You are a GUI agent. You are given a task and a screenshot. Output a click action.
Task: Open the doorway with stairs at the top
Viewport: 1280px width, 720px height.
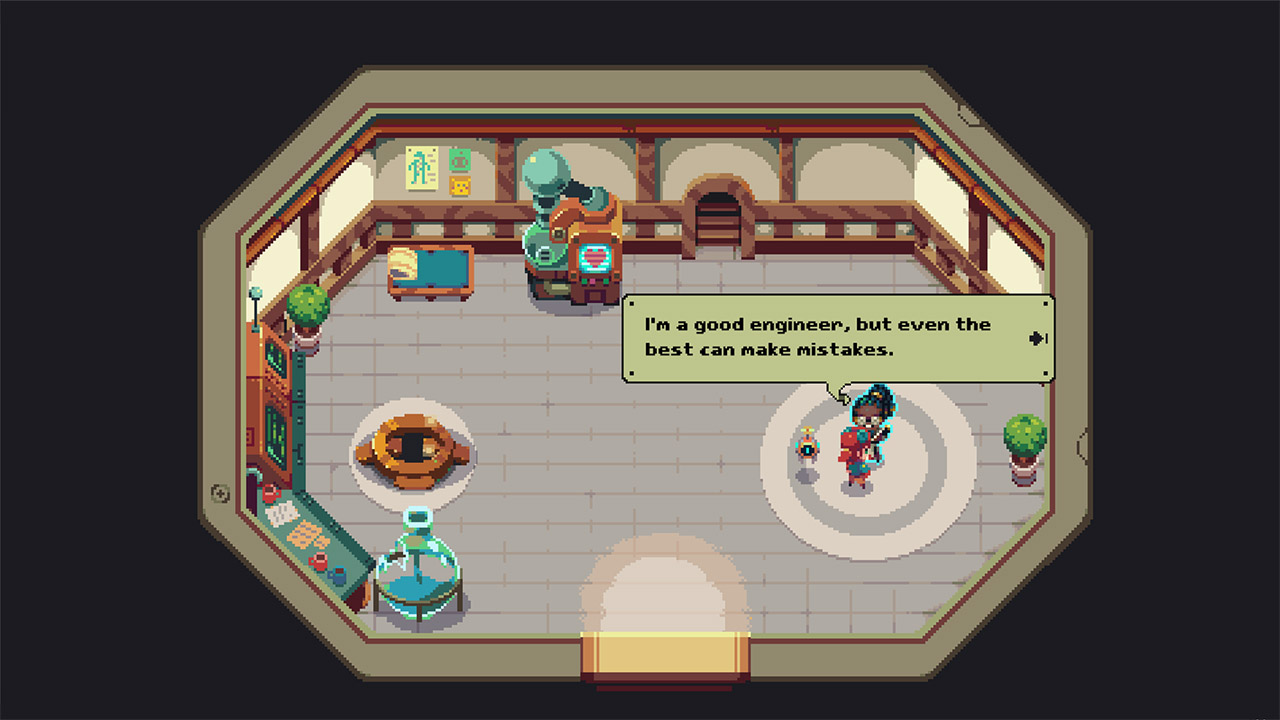[718, 200]
